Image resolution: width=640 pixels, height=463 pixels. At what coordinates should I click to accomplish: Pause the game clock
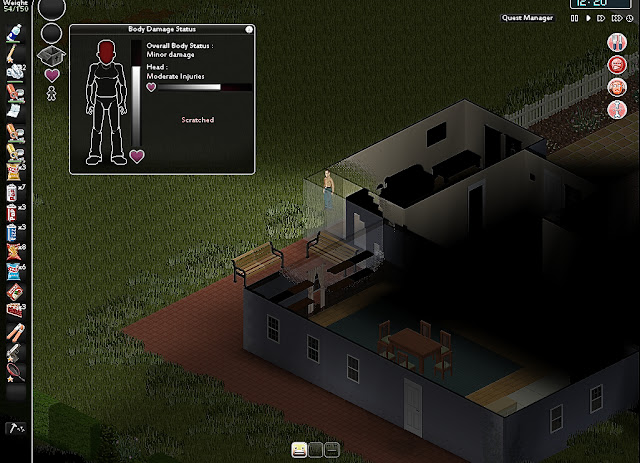pos(574,17)
